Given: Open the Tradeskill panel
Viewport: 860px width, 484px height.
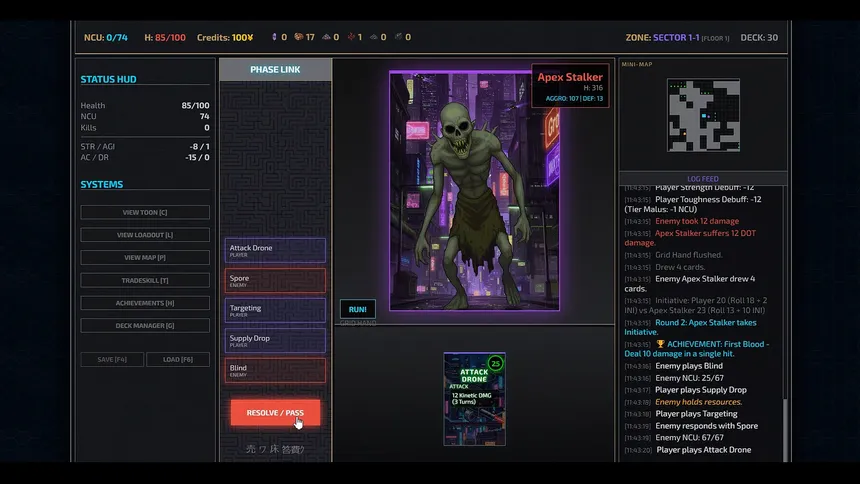Looking at the screenshot, I should [145, 281].
